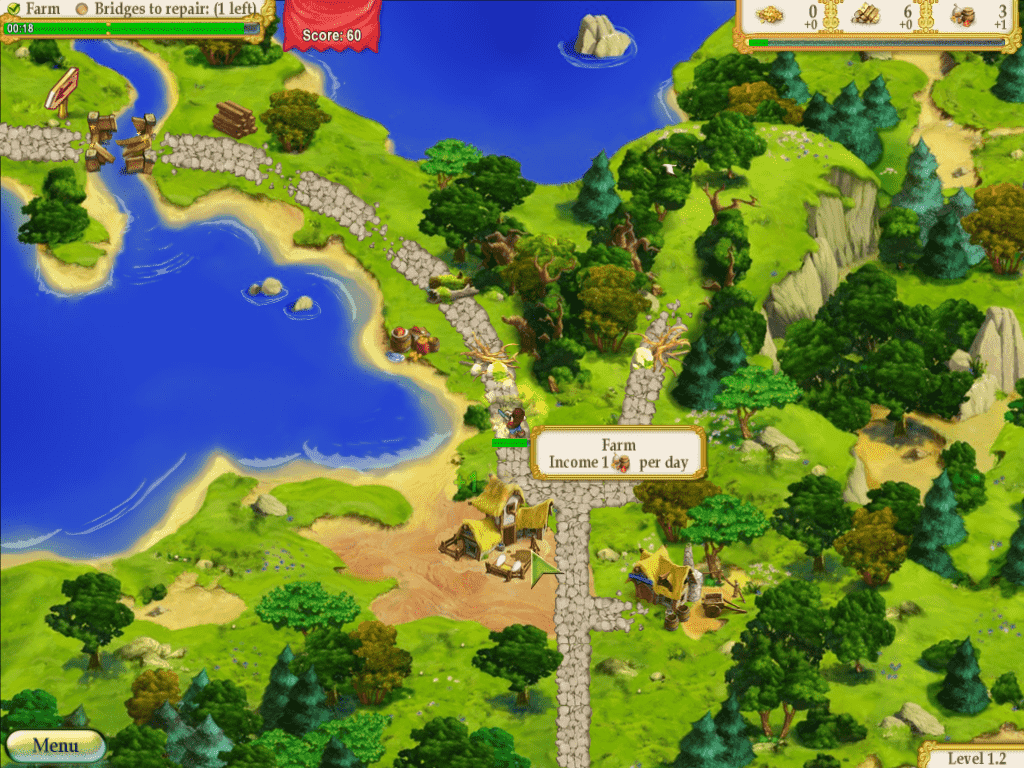Open the Menu button
The width and height of the screenshot is (1024, 768).
55,746
